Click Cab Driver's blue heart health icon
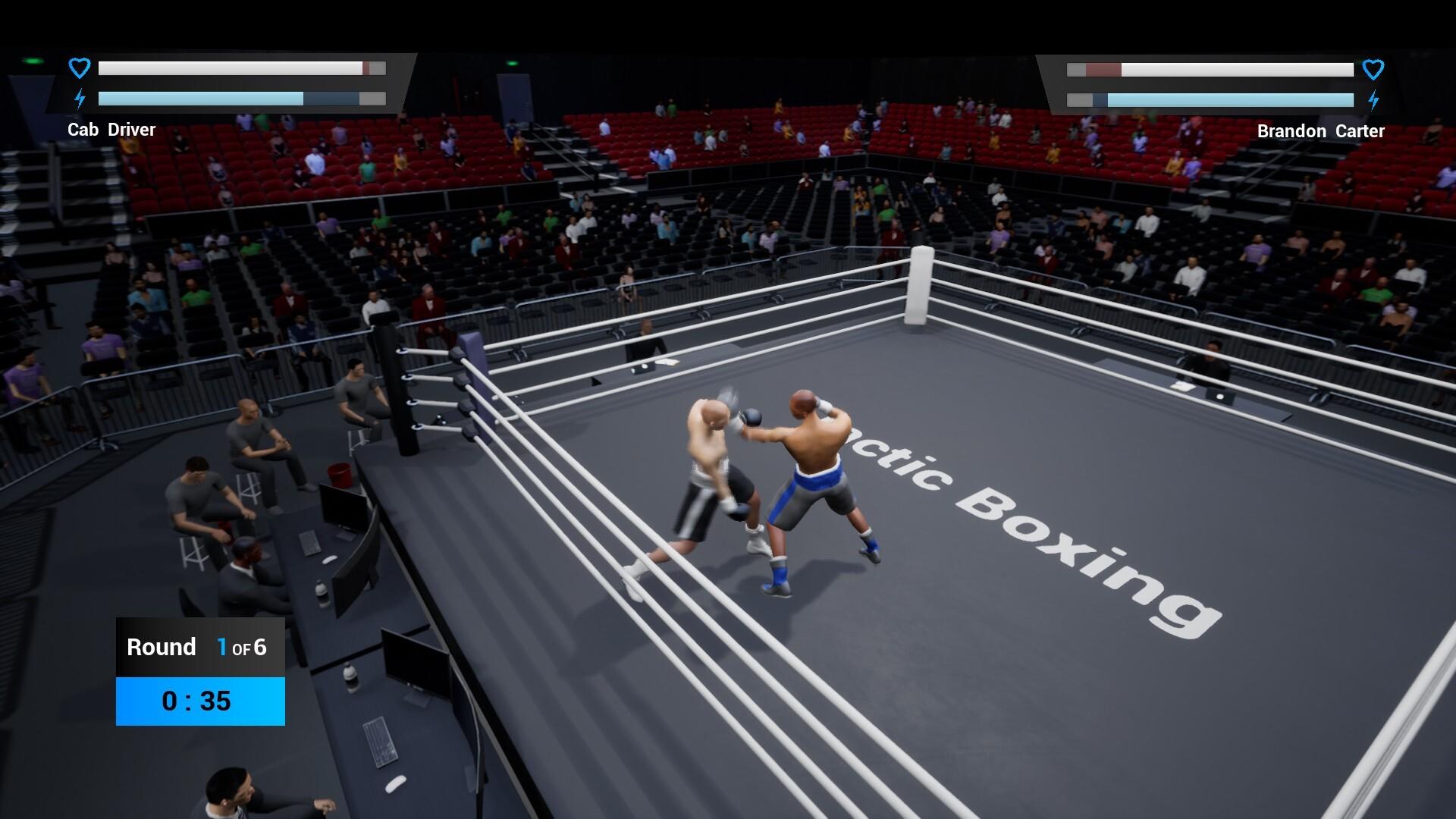This screenshot has height=819, width=1456. [x=79, y=67]
